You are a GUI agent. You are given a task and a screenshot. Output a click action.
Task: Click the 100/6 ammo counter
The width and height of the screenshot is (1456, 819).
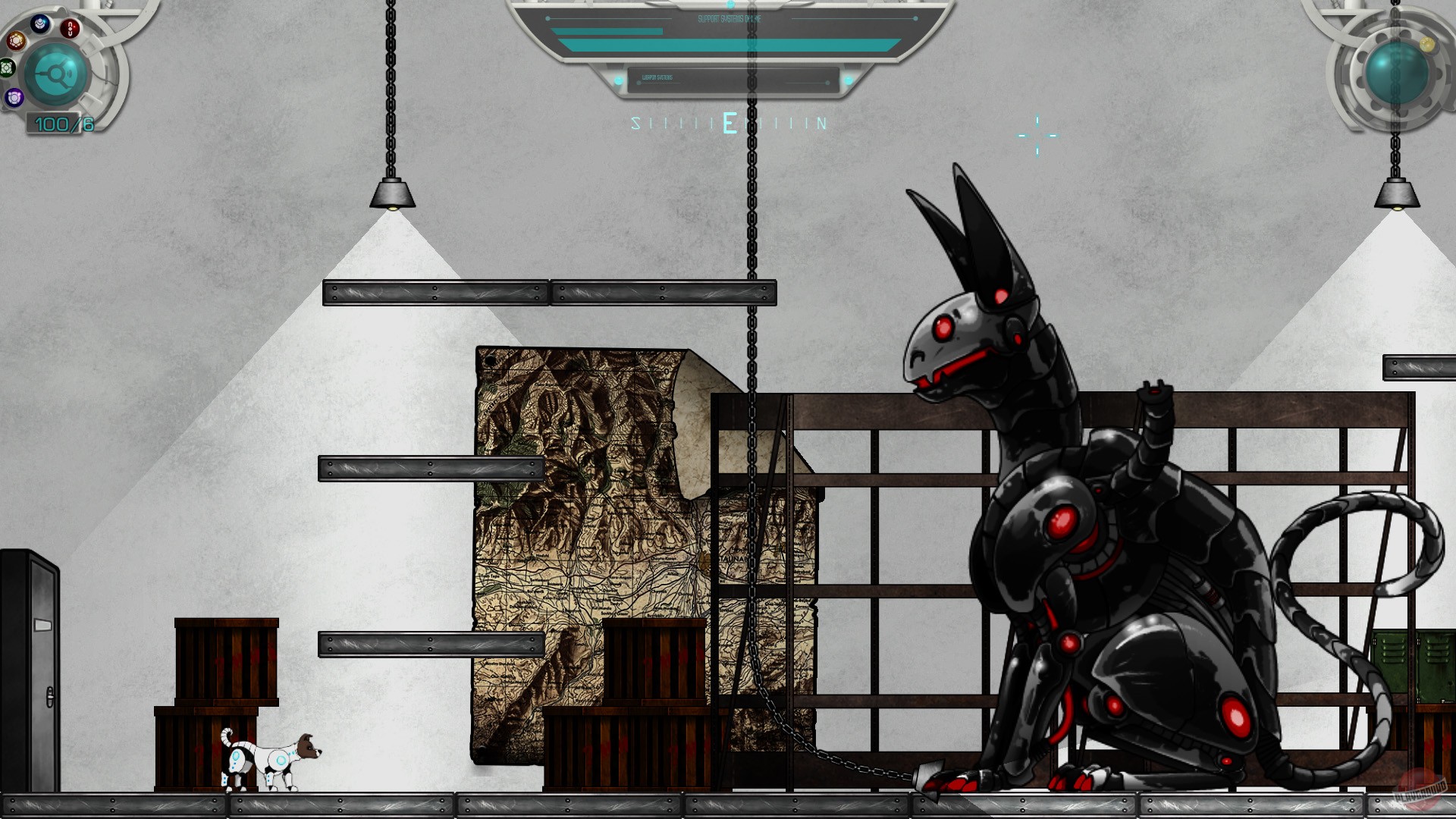tap(61, 123)
